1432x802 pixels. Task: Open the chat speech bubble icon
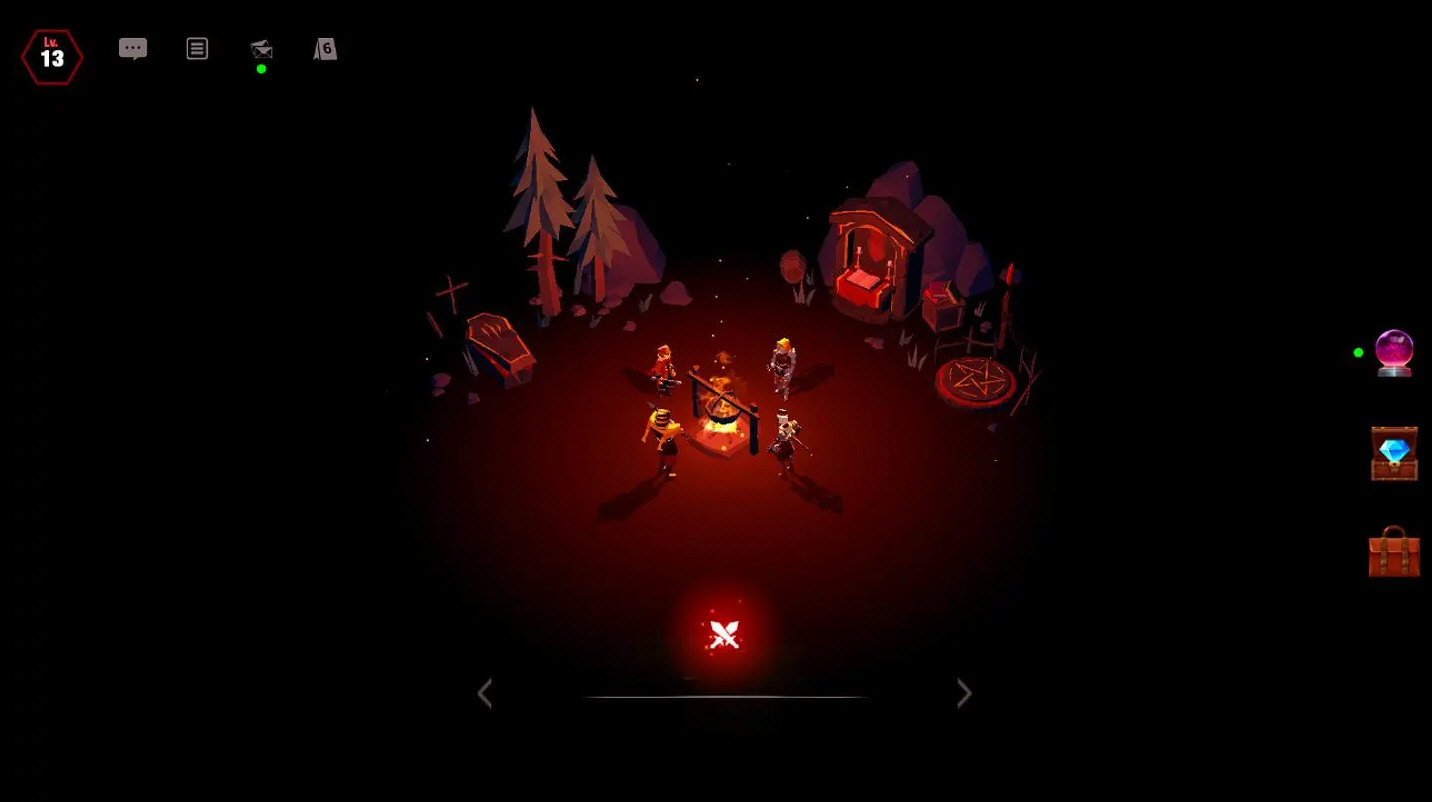tap(133, 47)
